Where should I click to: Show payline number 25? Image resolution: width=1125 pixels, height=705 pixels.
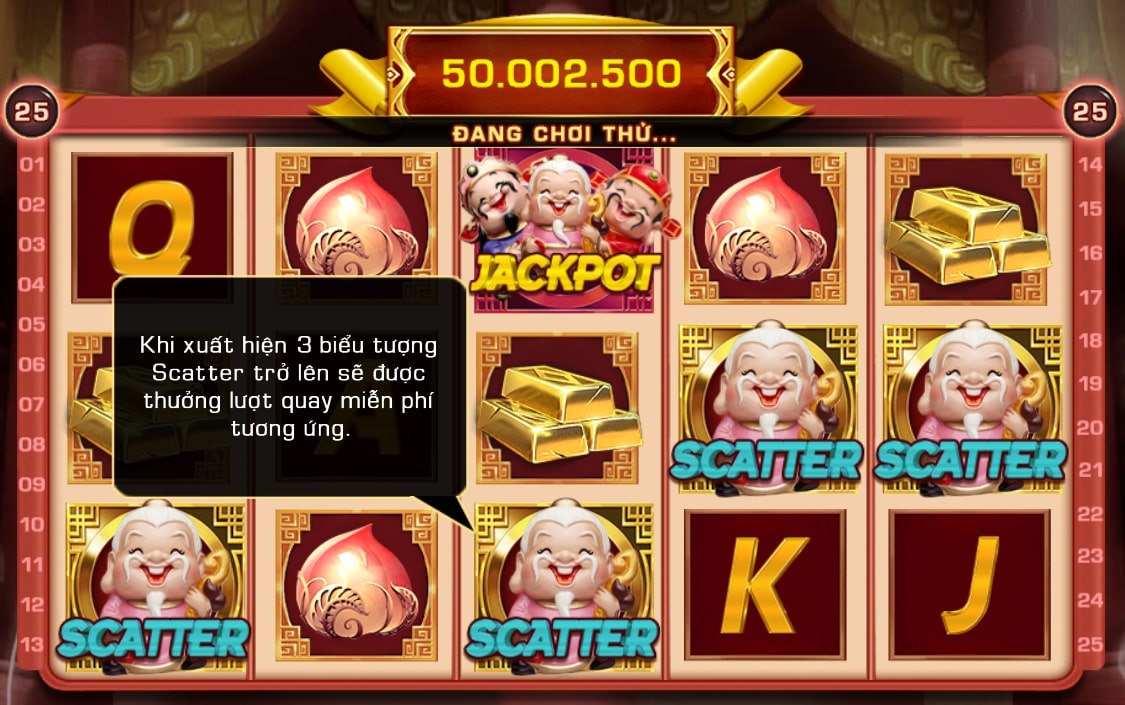(x=1090, y=643)
